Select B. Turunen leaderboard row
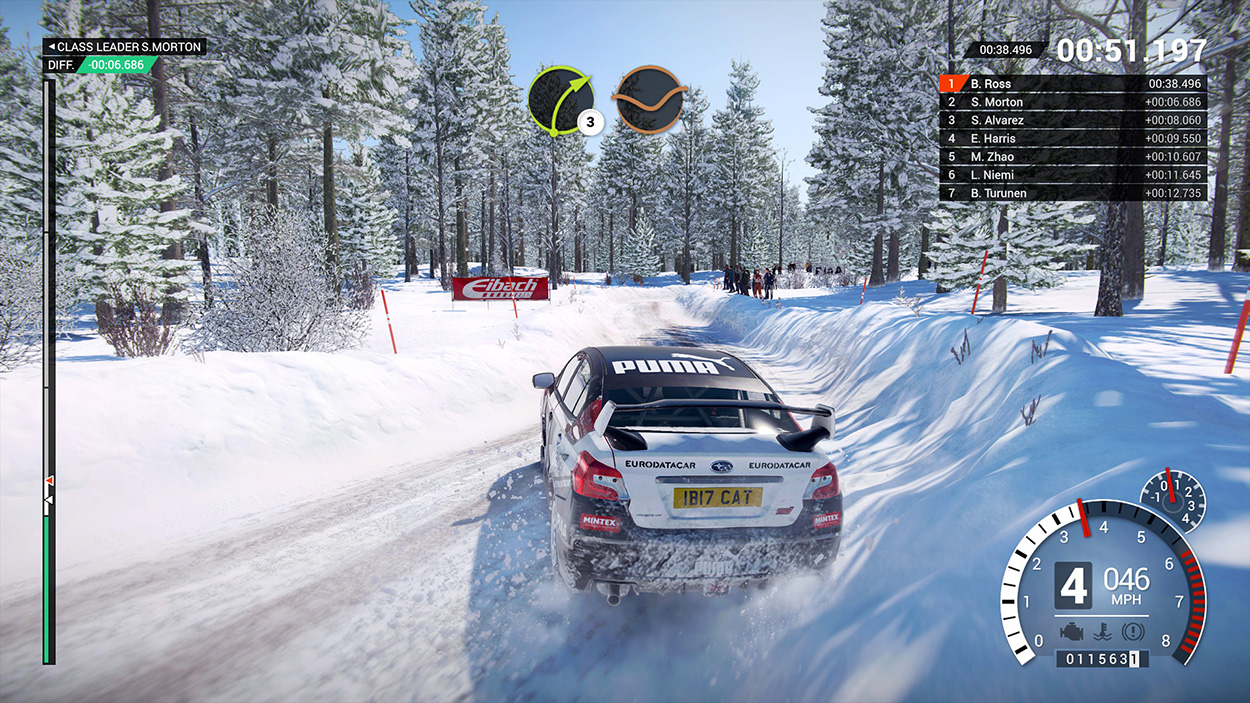Viewport: 1250px width, 703px height. [1072, 193]
